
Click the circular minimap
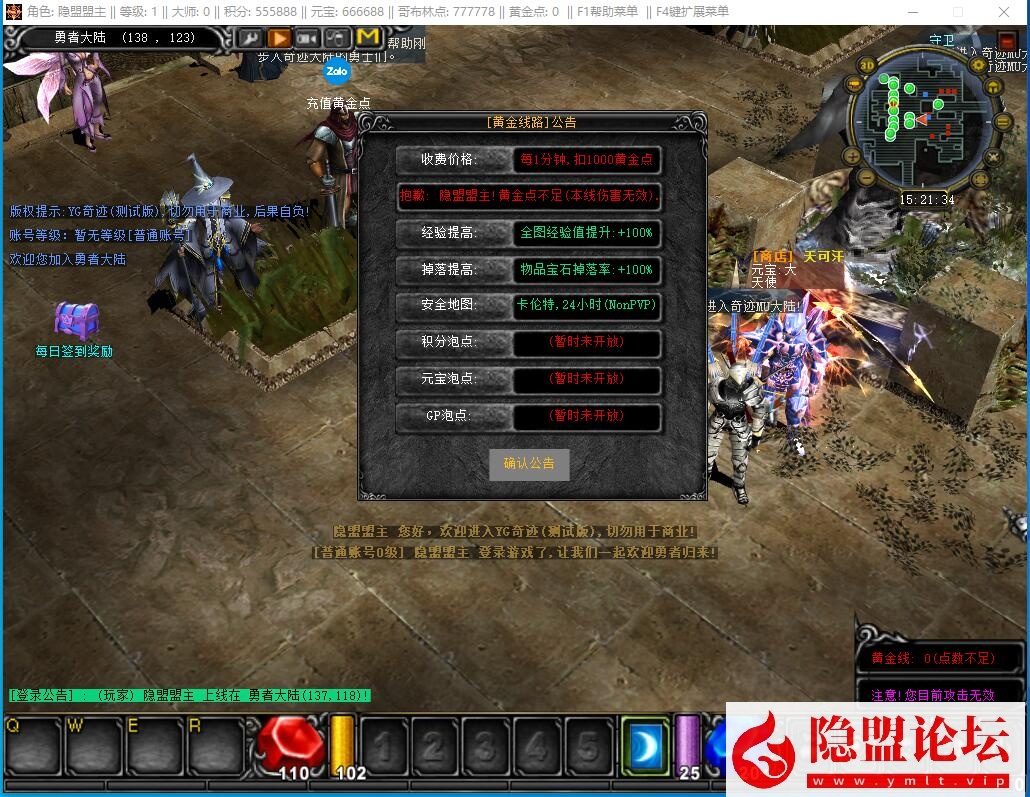tap(925, 120)
